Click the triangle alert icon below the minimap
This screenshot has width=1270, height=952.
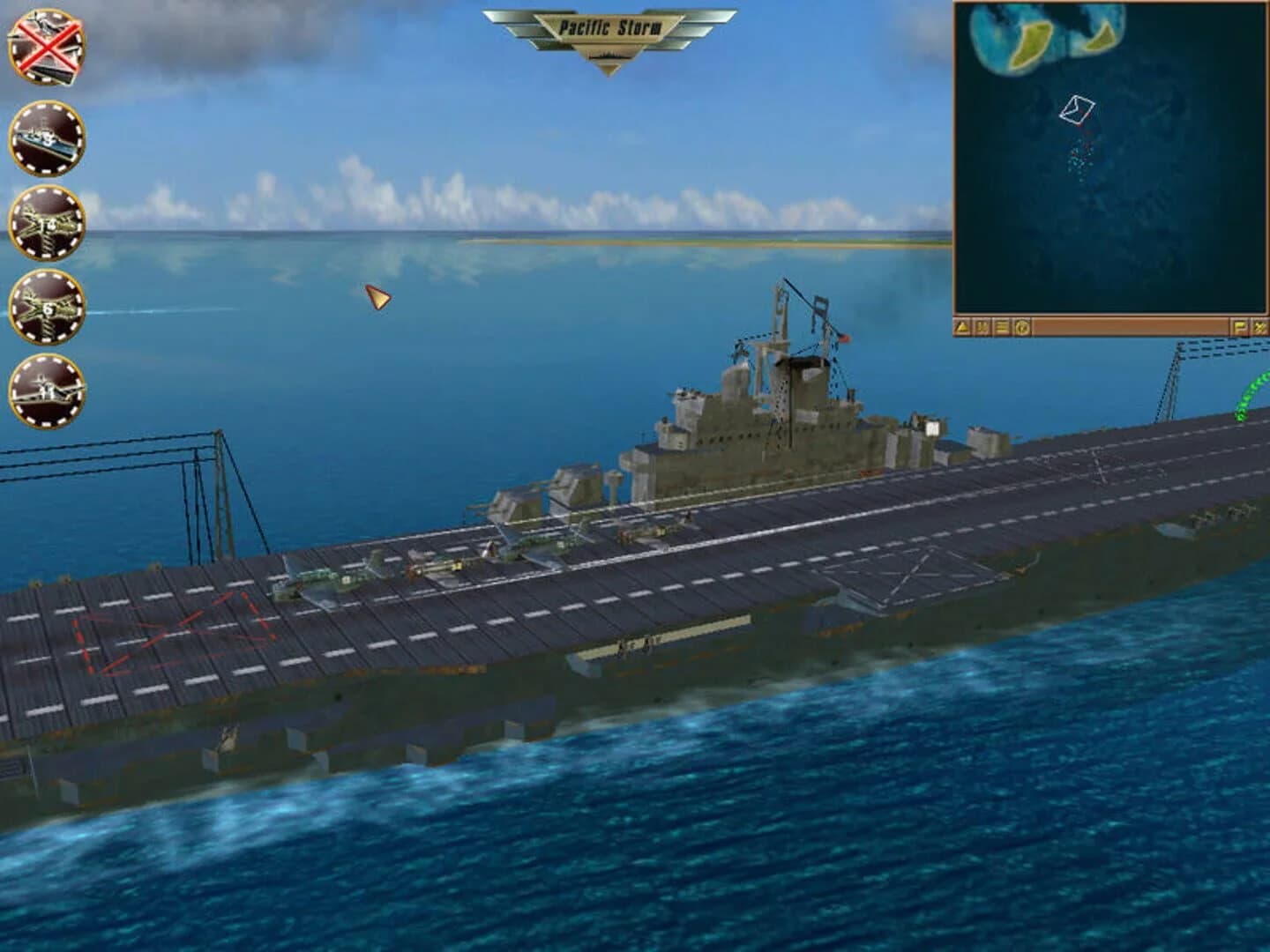click(961, 326)
